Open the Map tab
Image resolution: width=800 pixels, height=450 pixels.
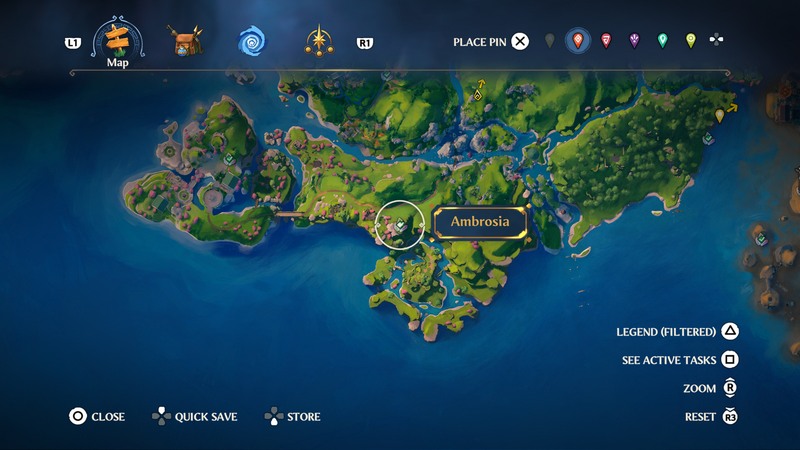(118, 42)
